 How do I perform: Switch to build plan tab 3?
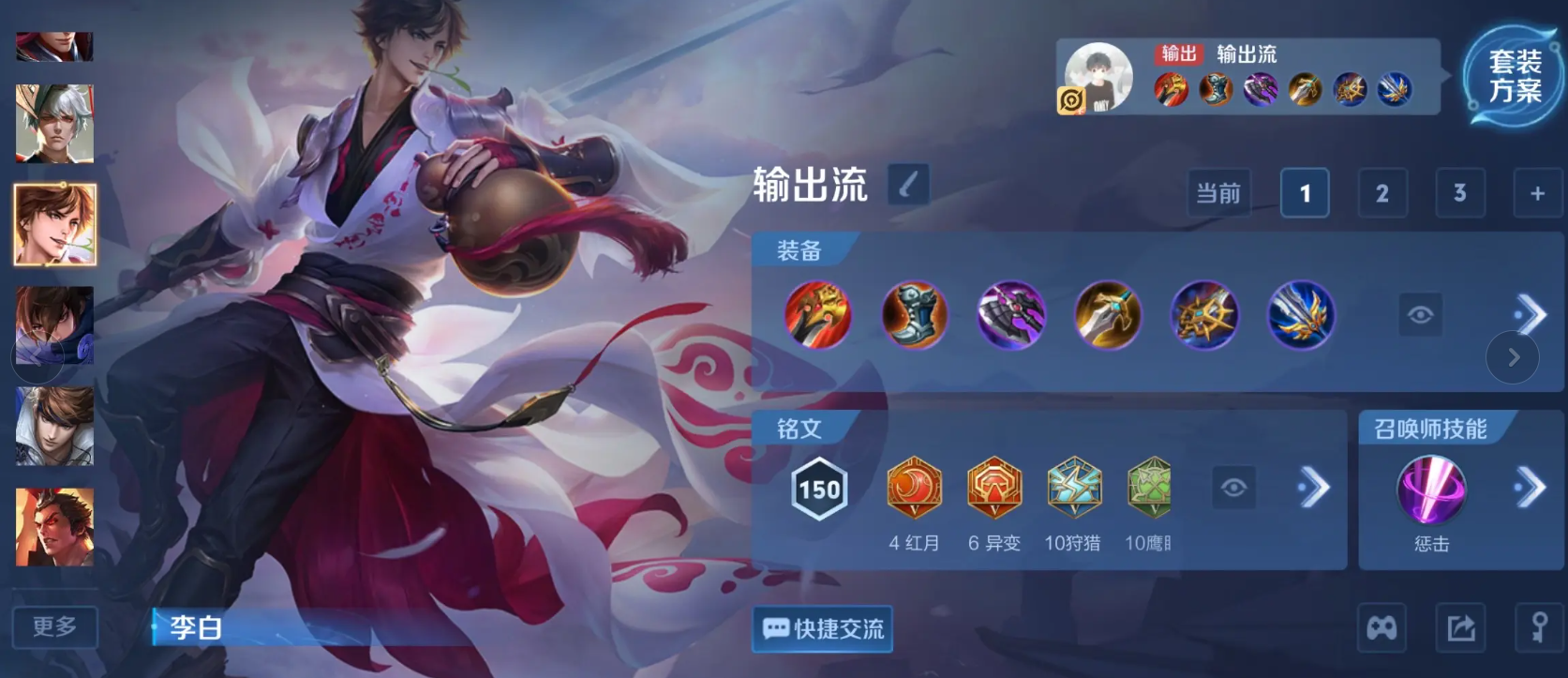tap(1460, 192)
